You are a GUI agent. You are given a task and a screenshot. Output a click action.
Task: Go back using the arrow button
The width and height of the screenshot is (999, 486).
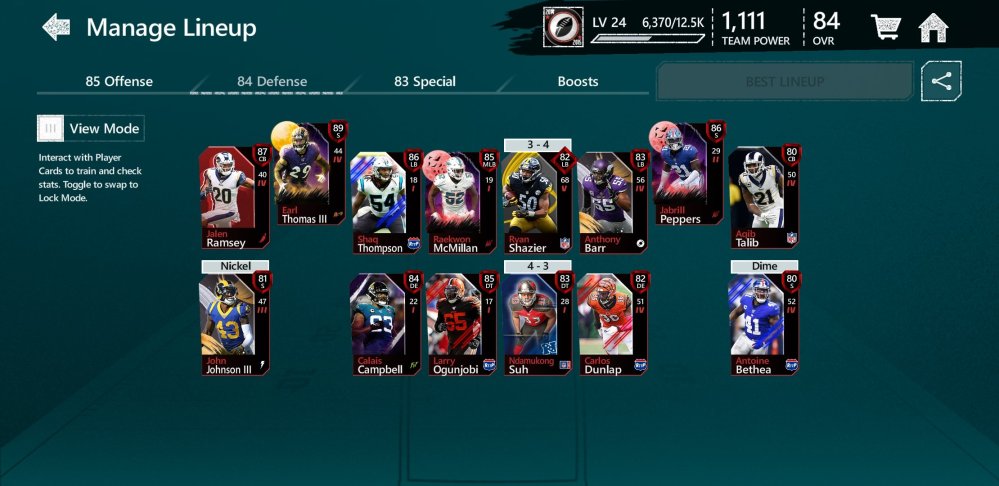pos(56,27)
